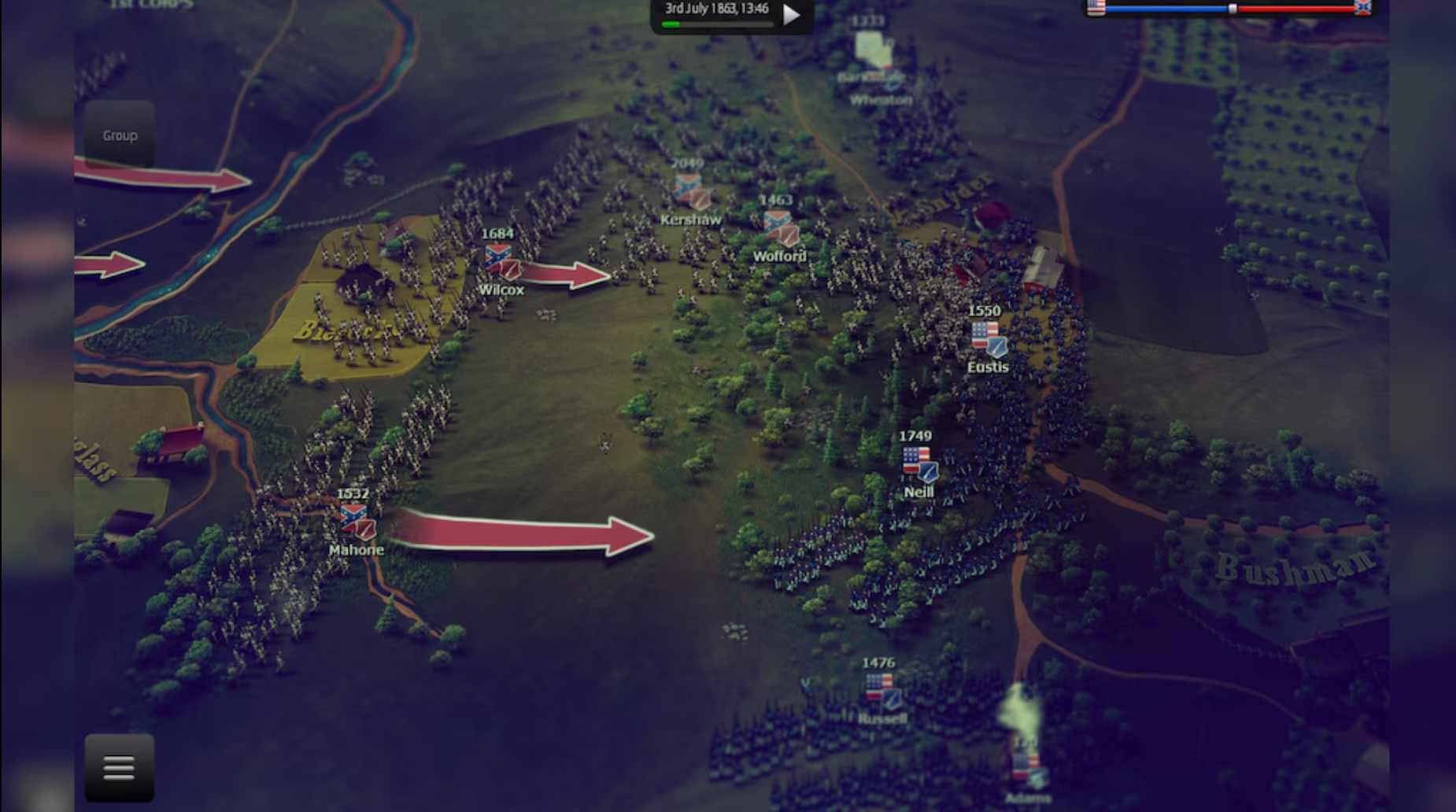The image size is (1456, 812).
Task: Click the Confederate flag at the bar's right end
Action: point(1362,8)
